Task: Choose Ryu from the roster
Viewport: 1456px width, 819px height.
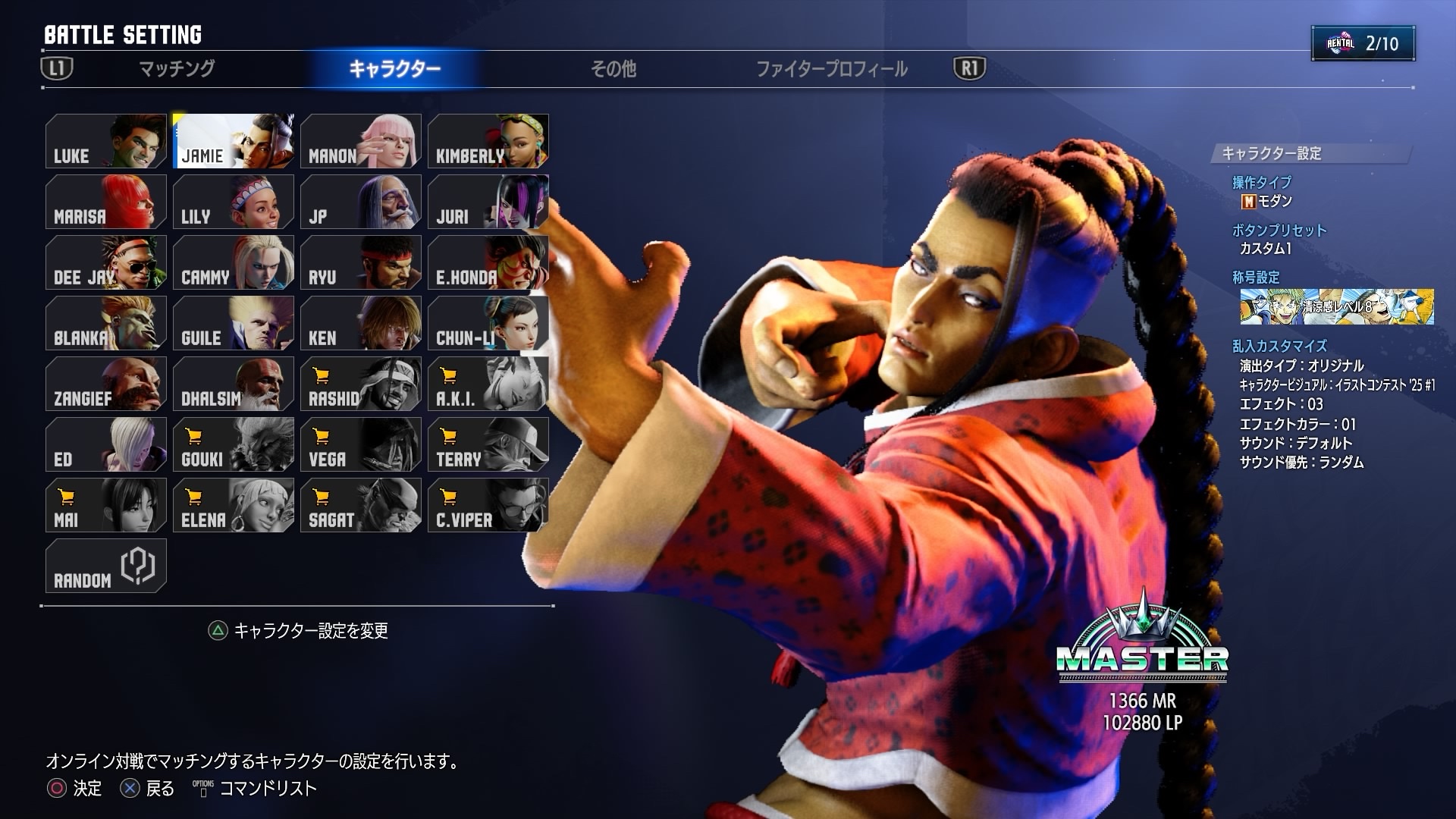Action: click(x=361, y=262)
